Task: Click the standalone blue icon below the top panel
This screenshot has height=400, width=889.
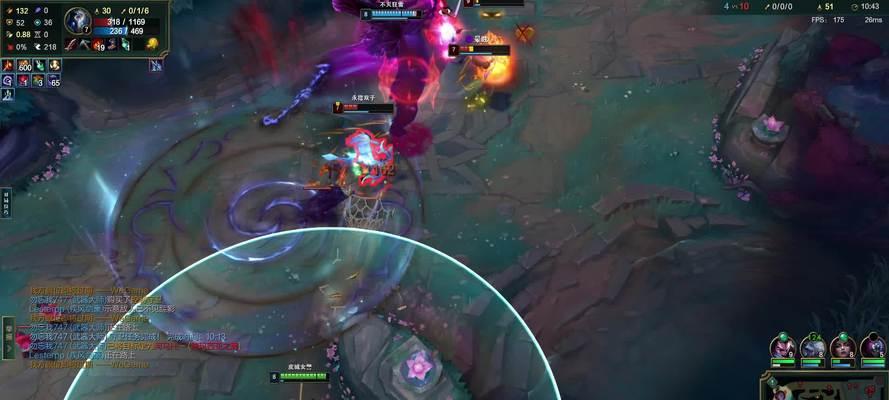Action: tap(156, 65)
